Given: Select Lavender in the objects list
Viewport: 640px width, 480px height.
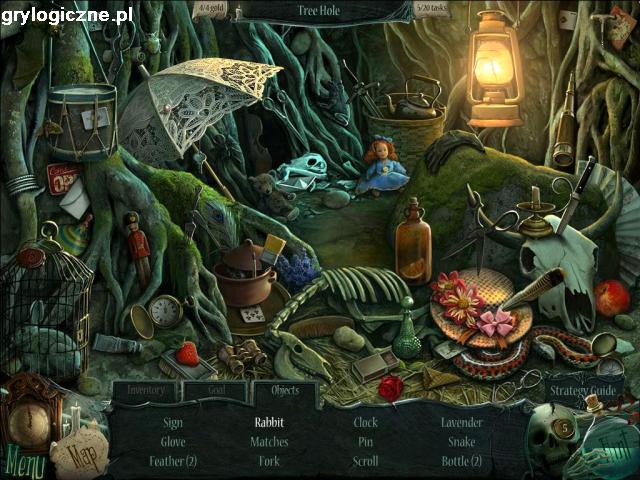Looking at the screenshot, I should (461, 422).
